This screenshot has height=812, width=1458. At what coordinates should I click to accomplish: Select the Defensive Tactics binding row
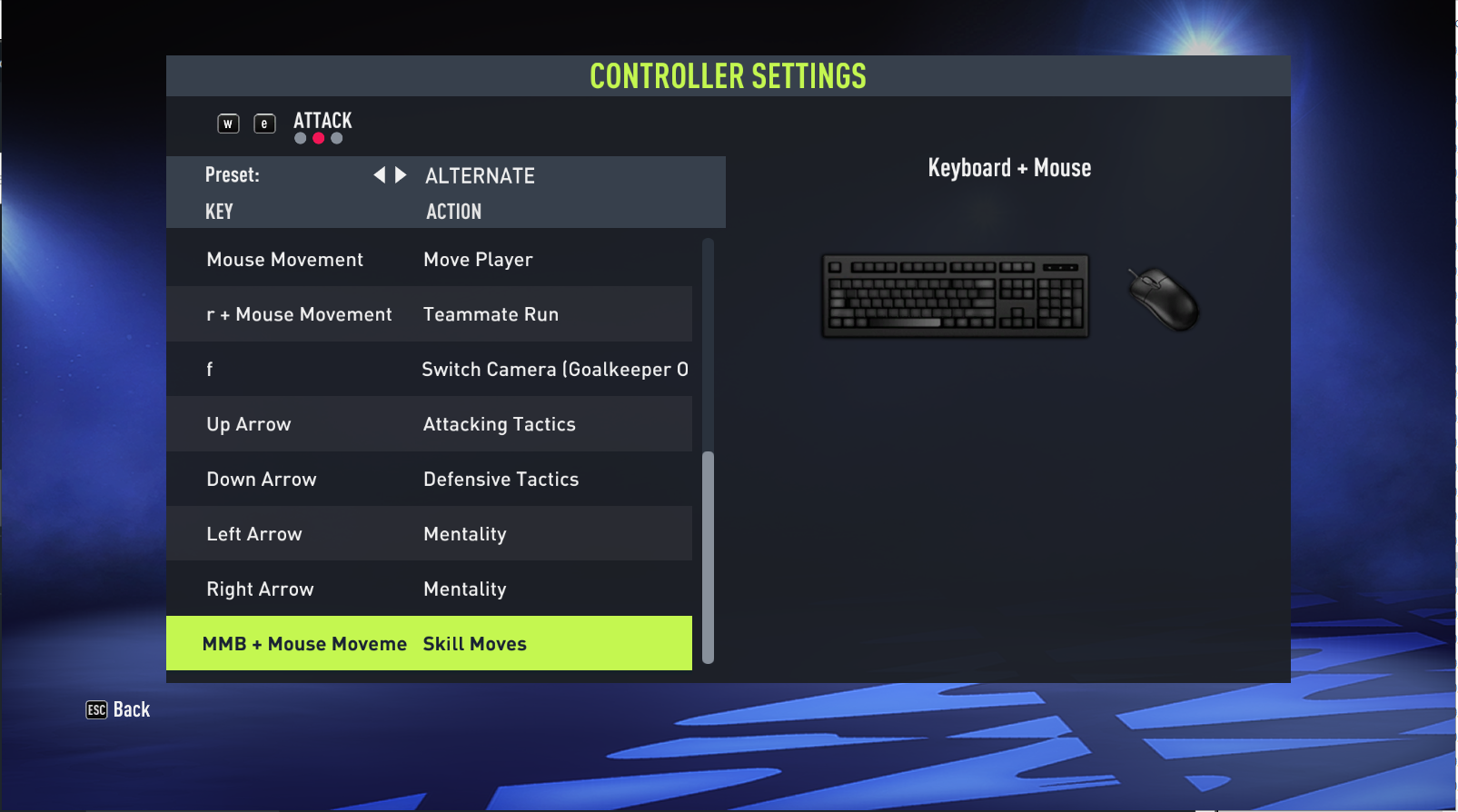pos(429,479)
